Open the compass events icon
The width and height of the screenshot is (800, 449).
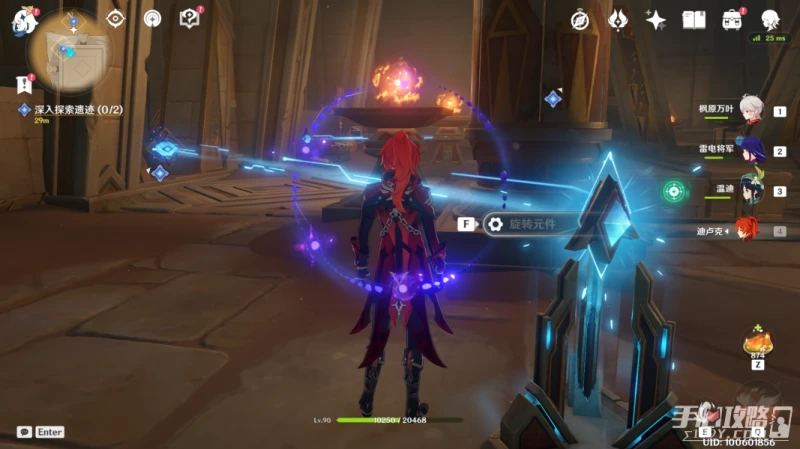pos(581,19)
